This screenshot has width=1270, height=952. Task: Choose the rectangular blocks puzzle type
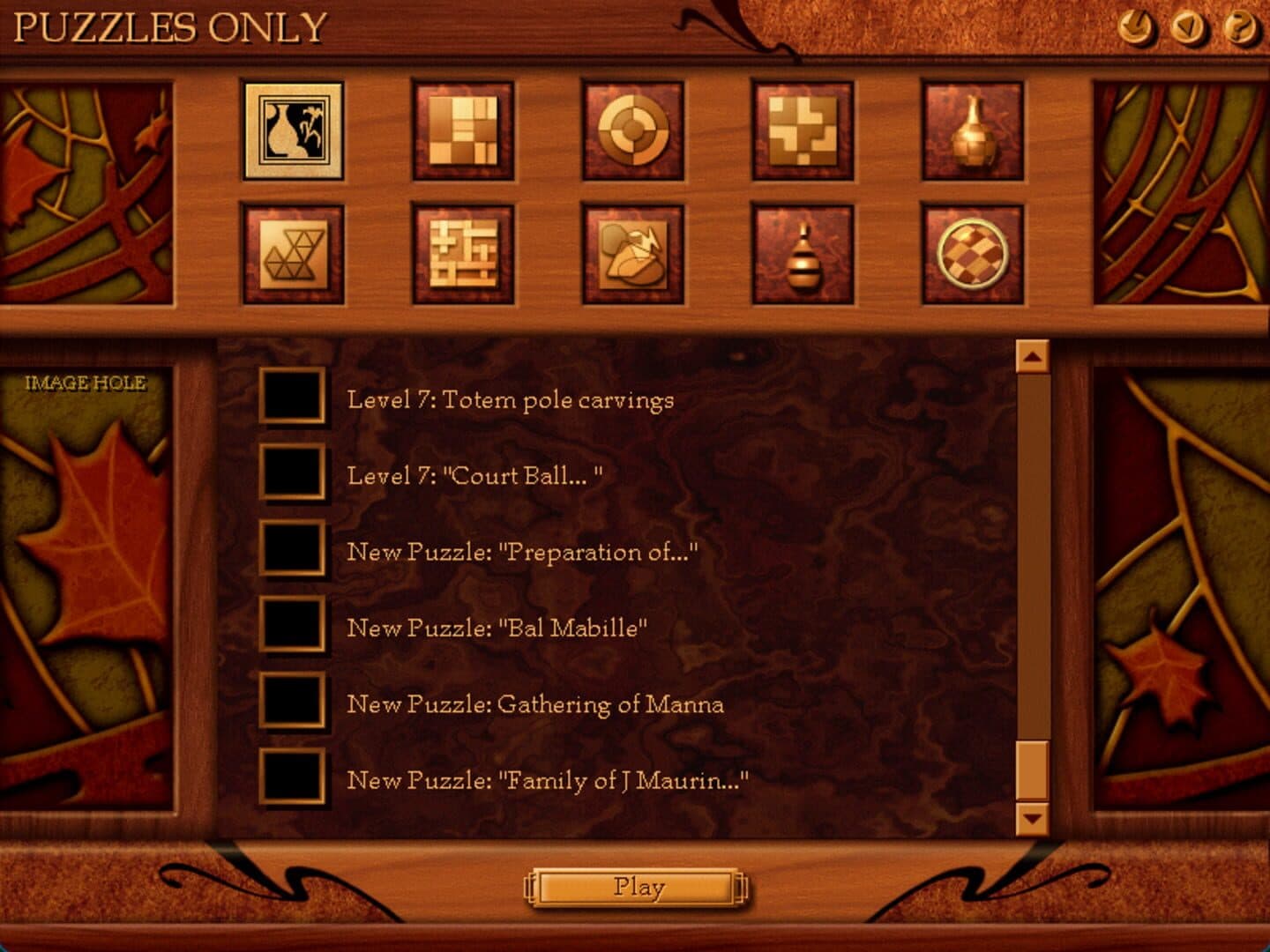(x=463, y=132)
